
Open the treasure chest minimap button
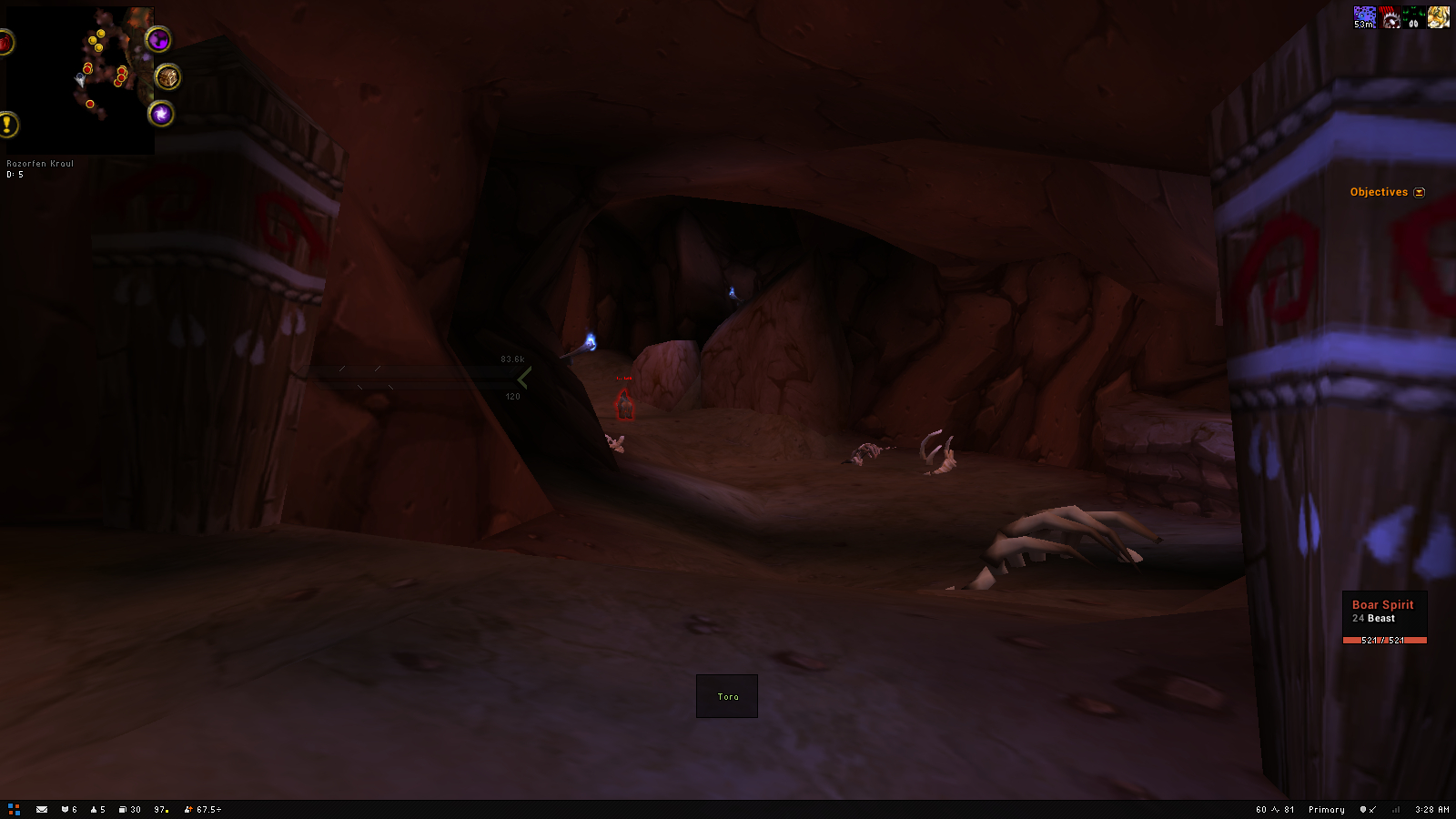tap(167, 77)
